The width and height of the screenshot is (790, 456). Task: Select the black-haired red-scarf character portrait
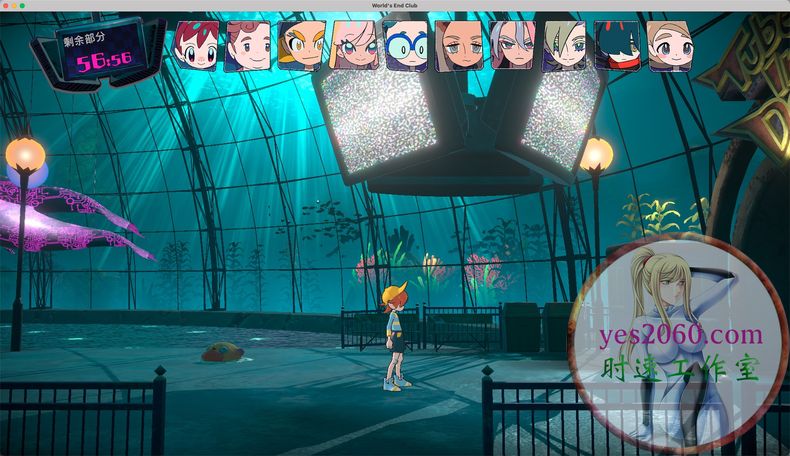pyautogui.click(x=617, y=45)
